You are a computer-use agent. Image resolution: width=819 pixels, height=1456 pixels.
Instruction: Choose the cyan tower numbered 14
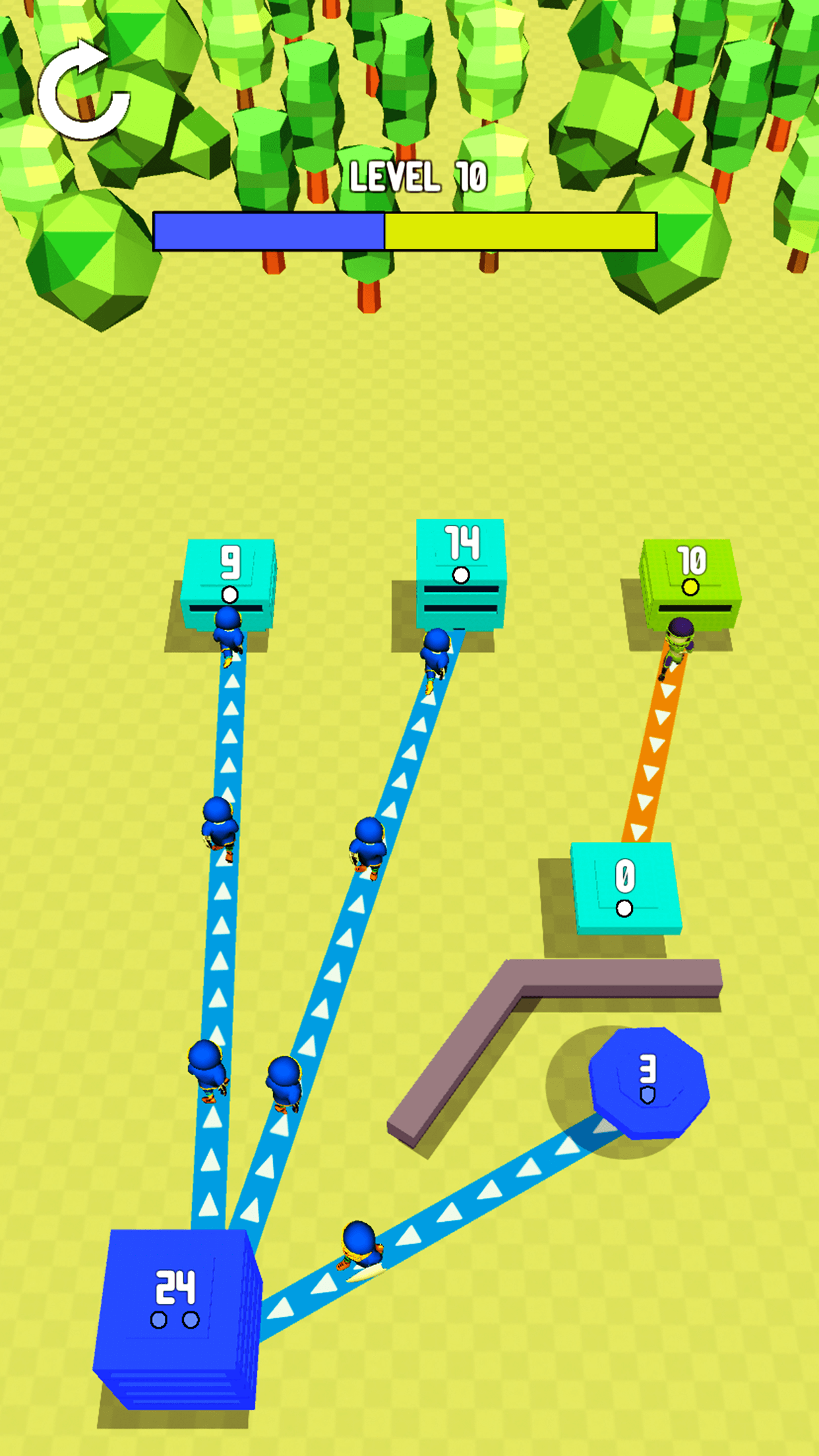click(x=461, y=567)
